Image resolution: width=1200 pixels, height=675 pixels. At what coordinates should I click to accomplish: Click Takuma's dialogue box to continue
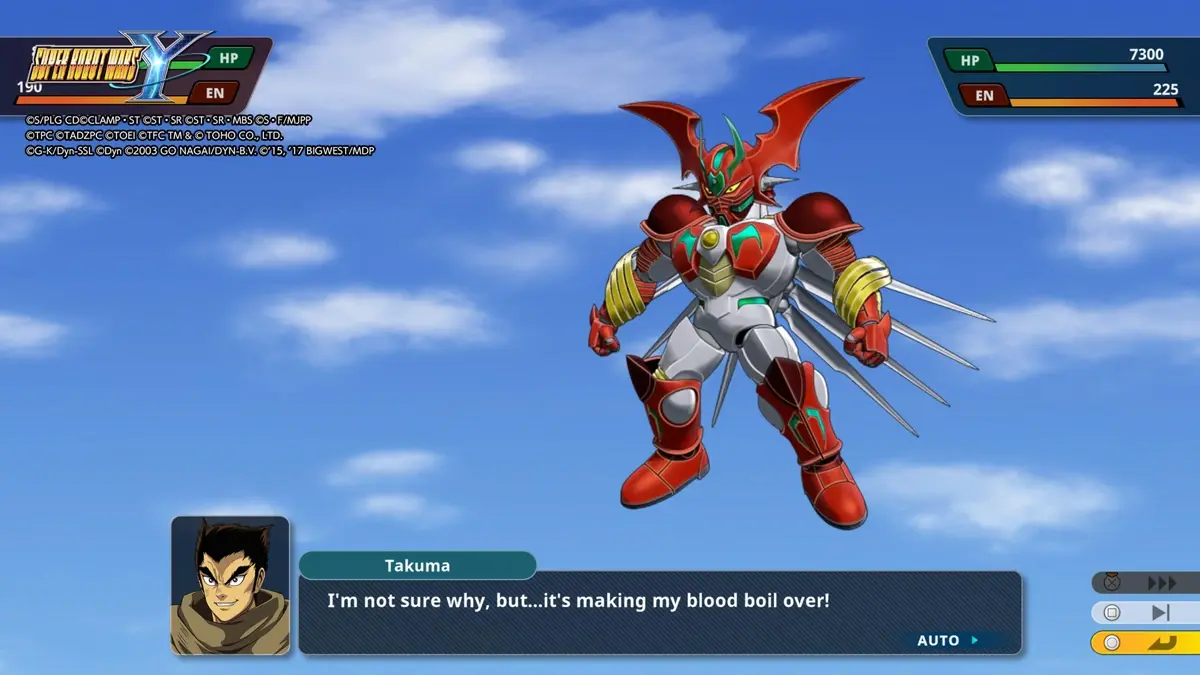point(659,612)
